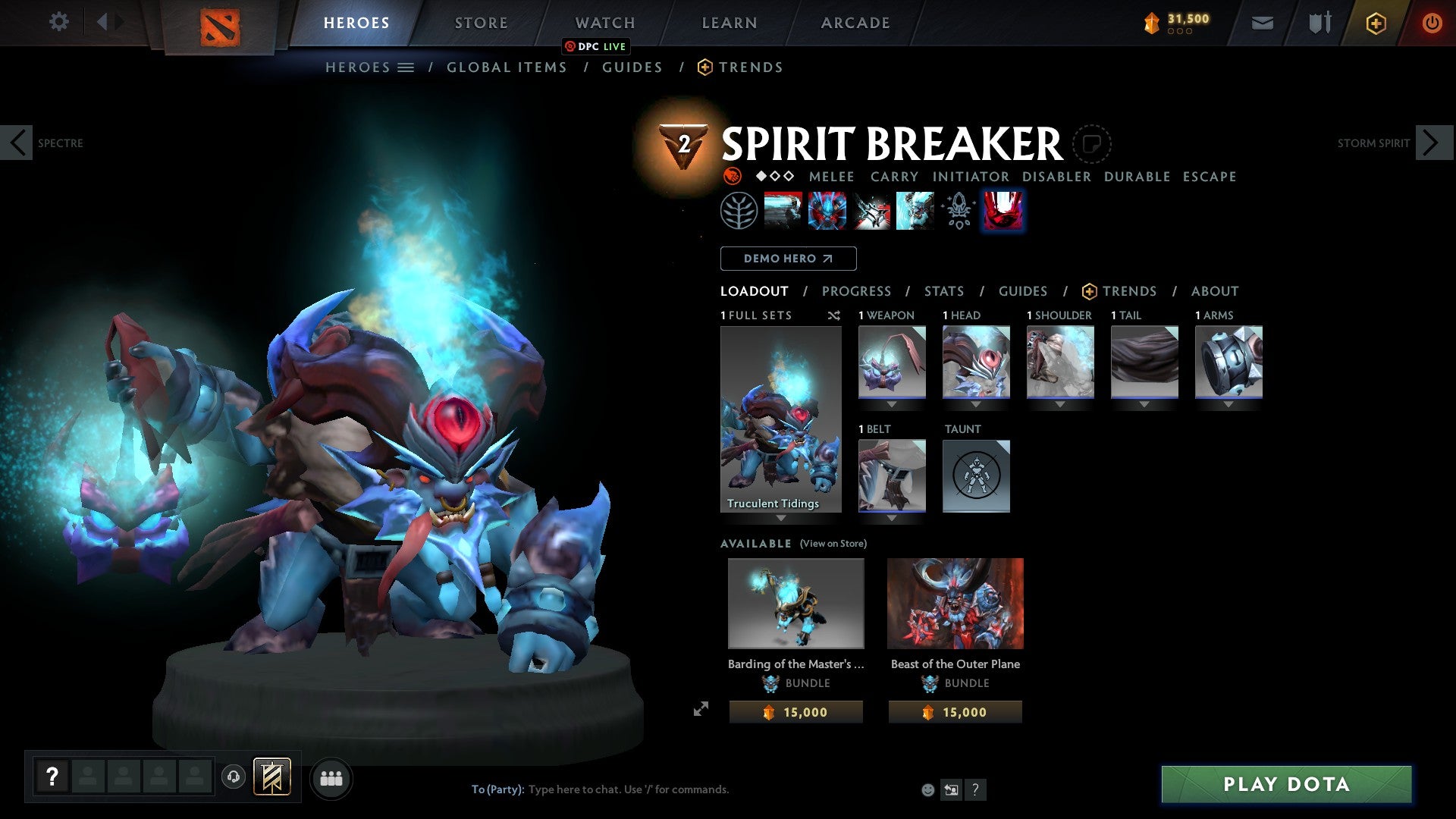Image resolution: width=1456 pixels, height=819 pixels.
Task: Select the Beast of the Outer Plane thumbnail
Action: (955, 603)
